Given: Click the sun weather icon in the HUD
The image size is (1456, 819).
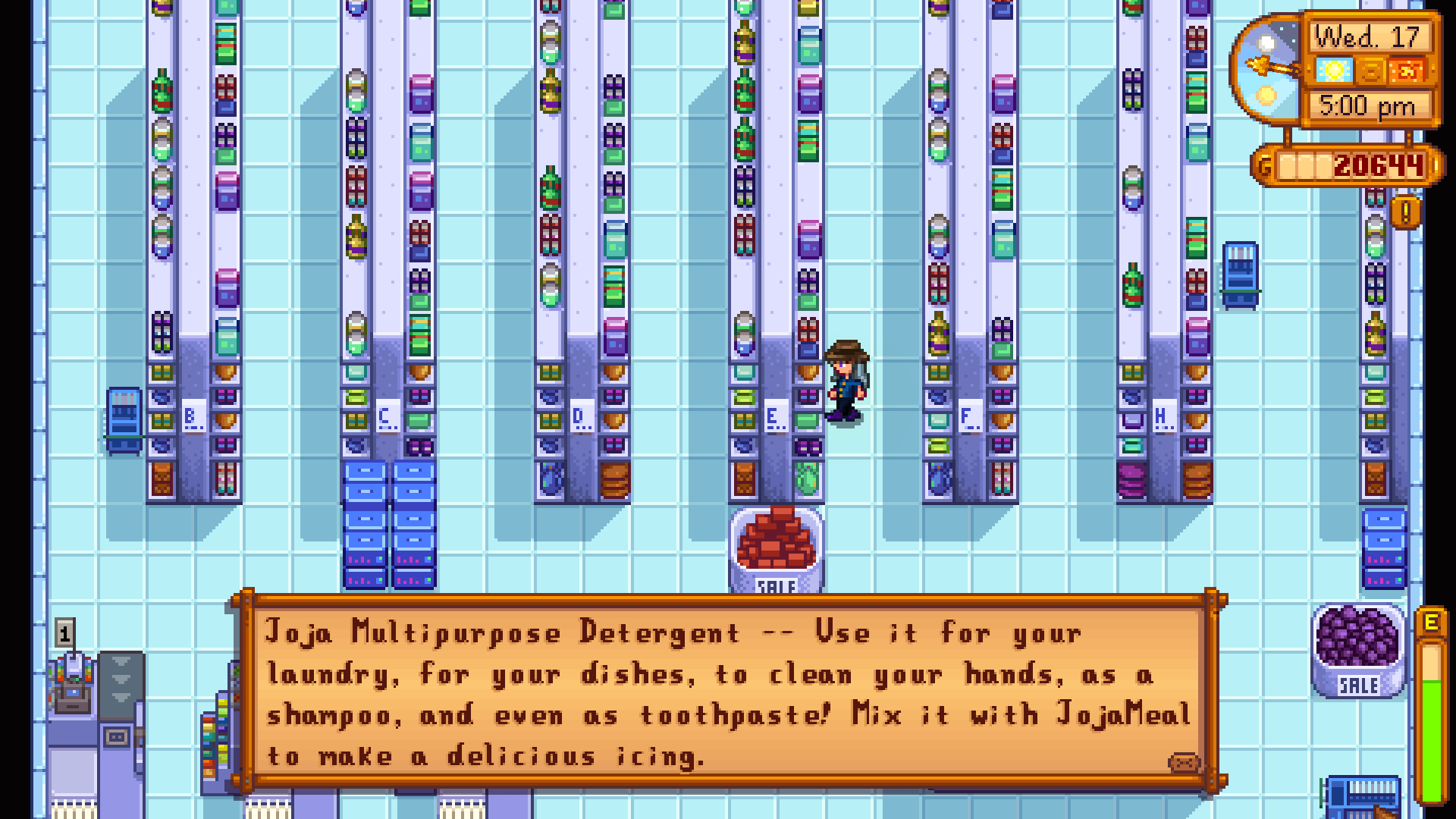Looking at the screenshot, I should coord(1334,71).
